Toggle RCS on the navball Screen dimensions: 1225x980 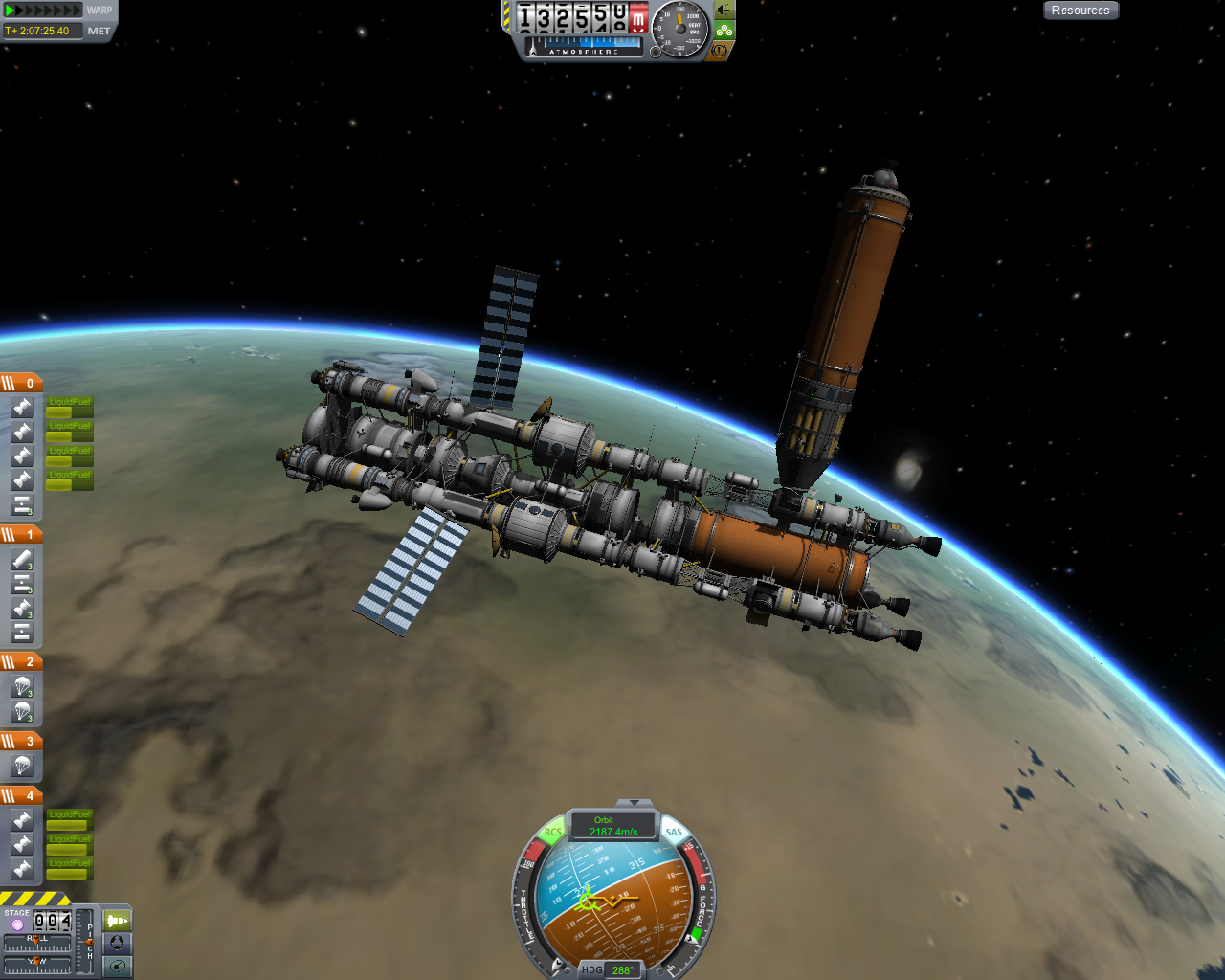553,833
